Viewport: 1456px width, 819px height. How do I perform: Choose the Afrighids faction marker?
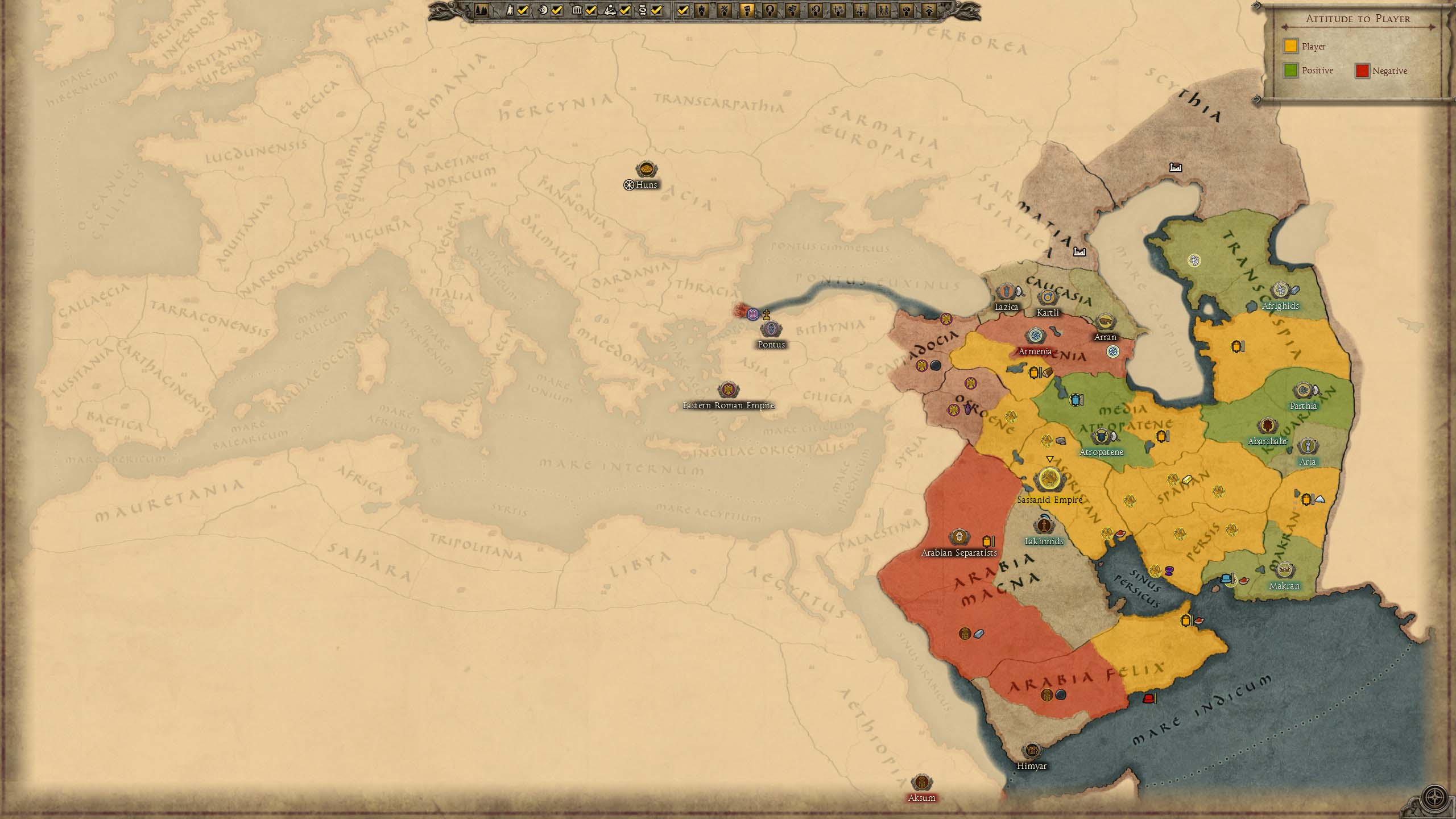coord(1280,291)
